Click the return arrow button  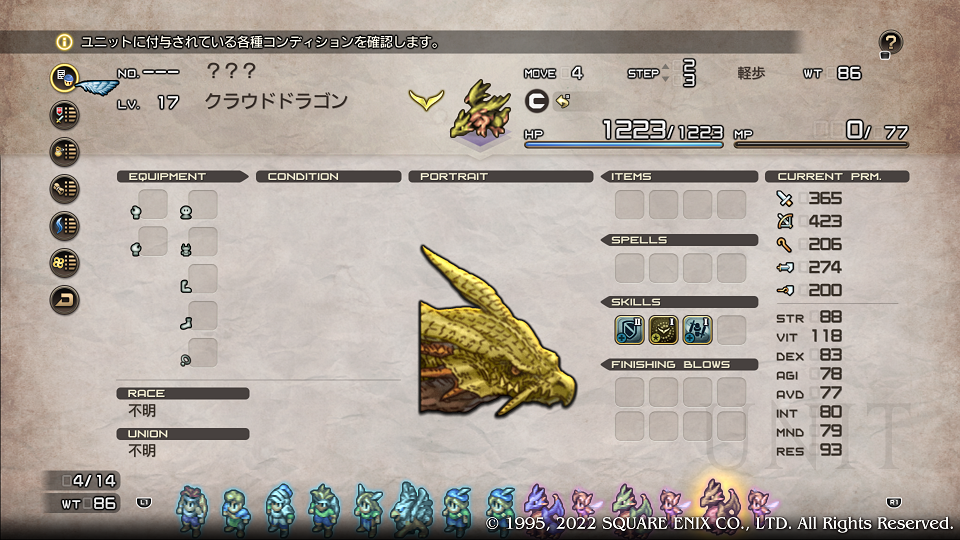[64, 299]
